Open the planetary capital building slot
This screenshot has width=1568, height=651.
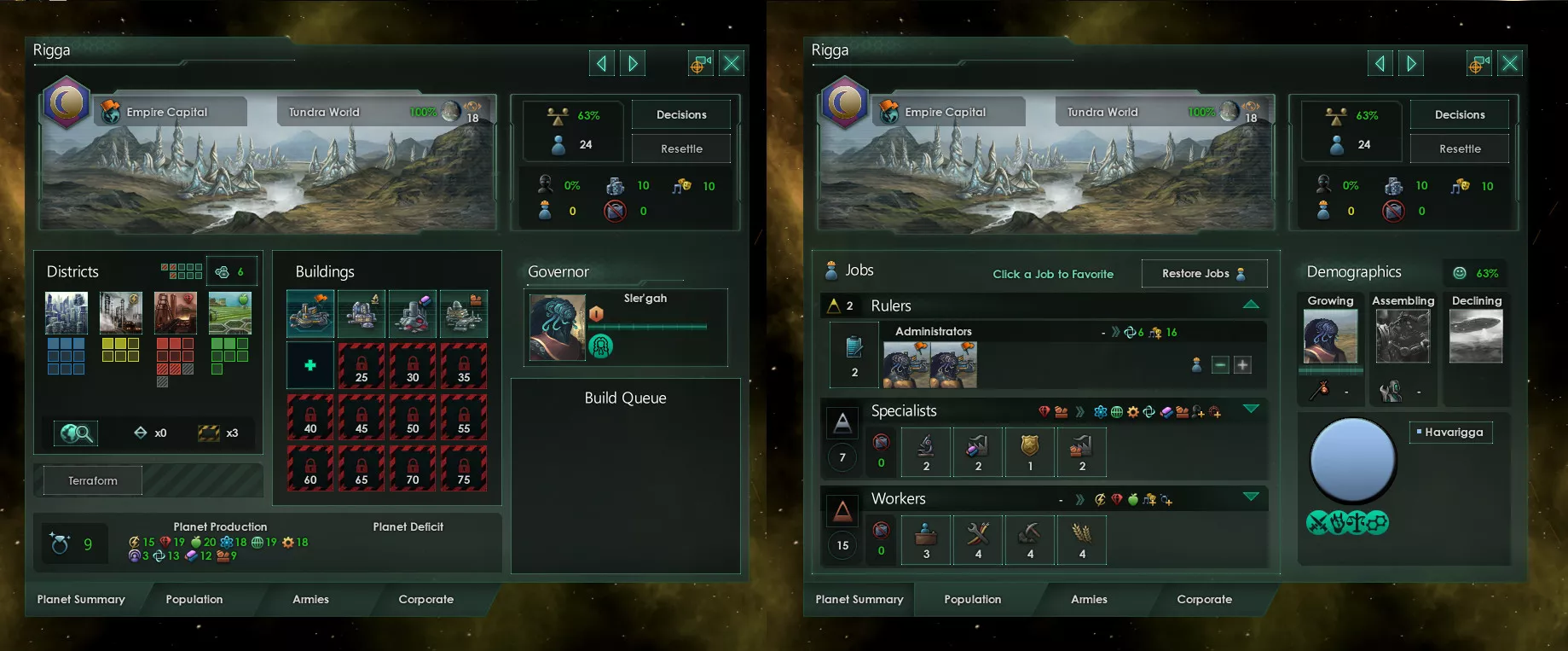click(310, 314)
